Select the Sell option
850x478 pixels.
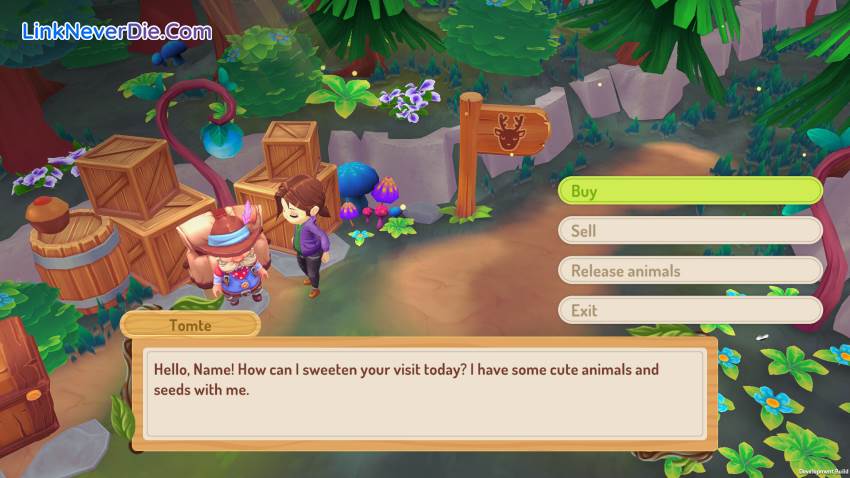pyautogui.click(x=689, y=231)
